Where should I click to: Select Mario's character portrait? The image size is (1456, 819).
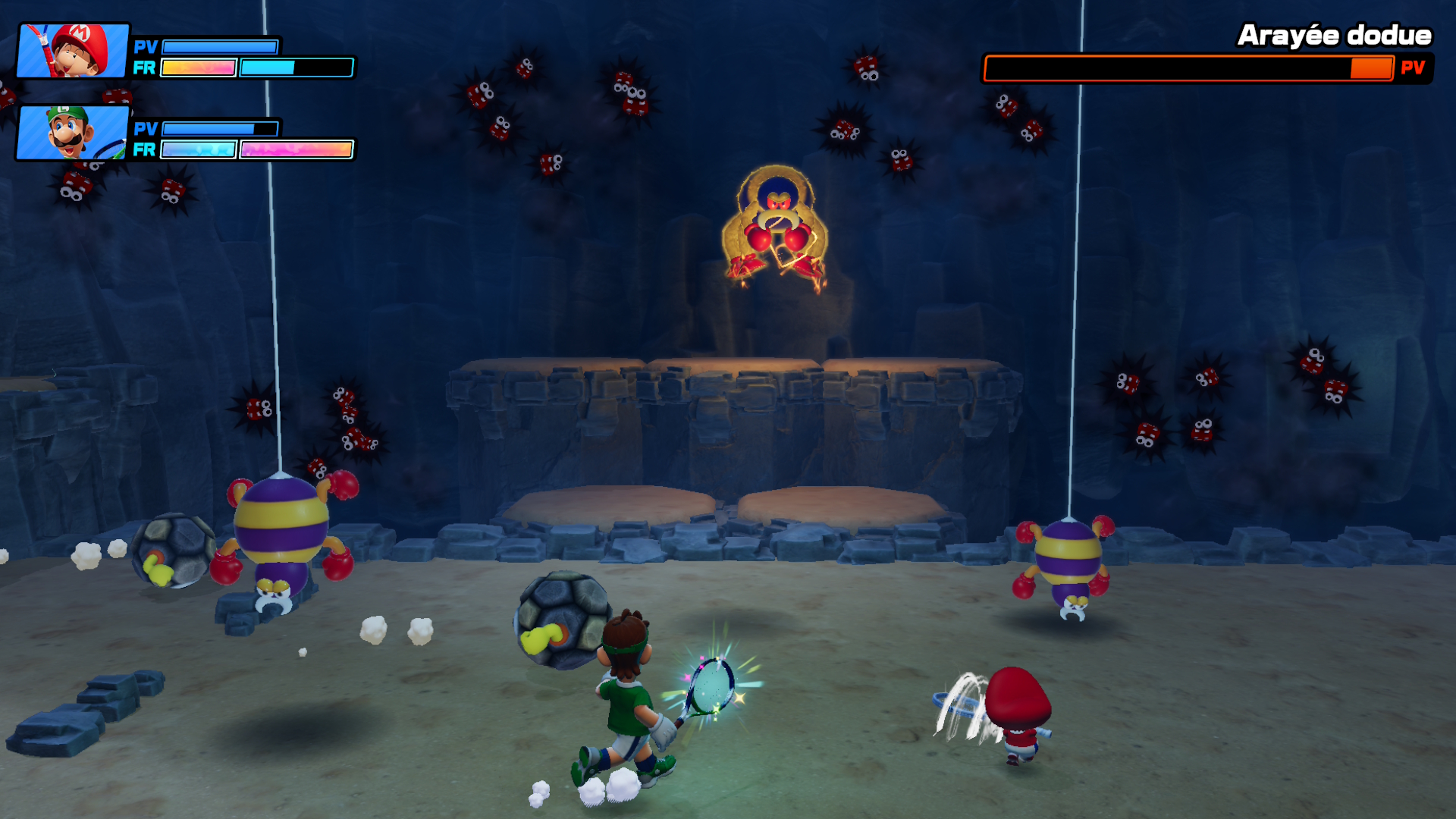[74, 51]
